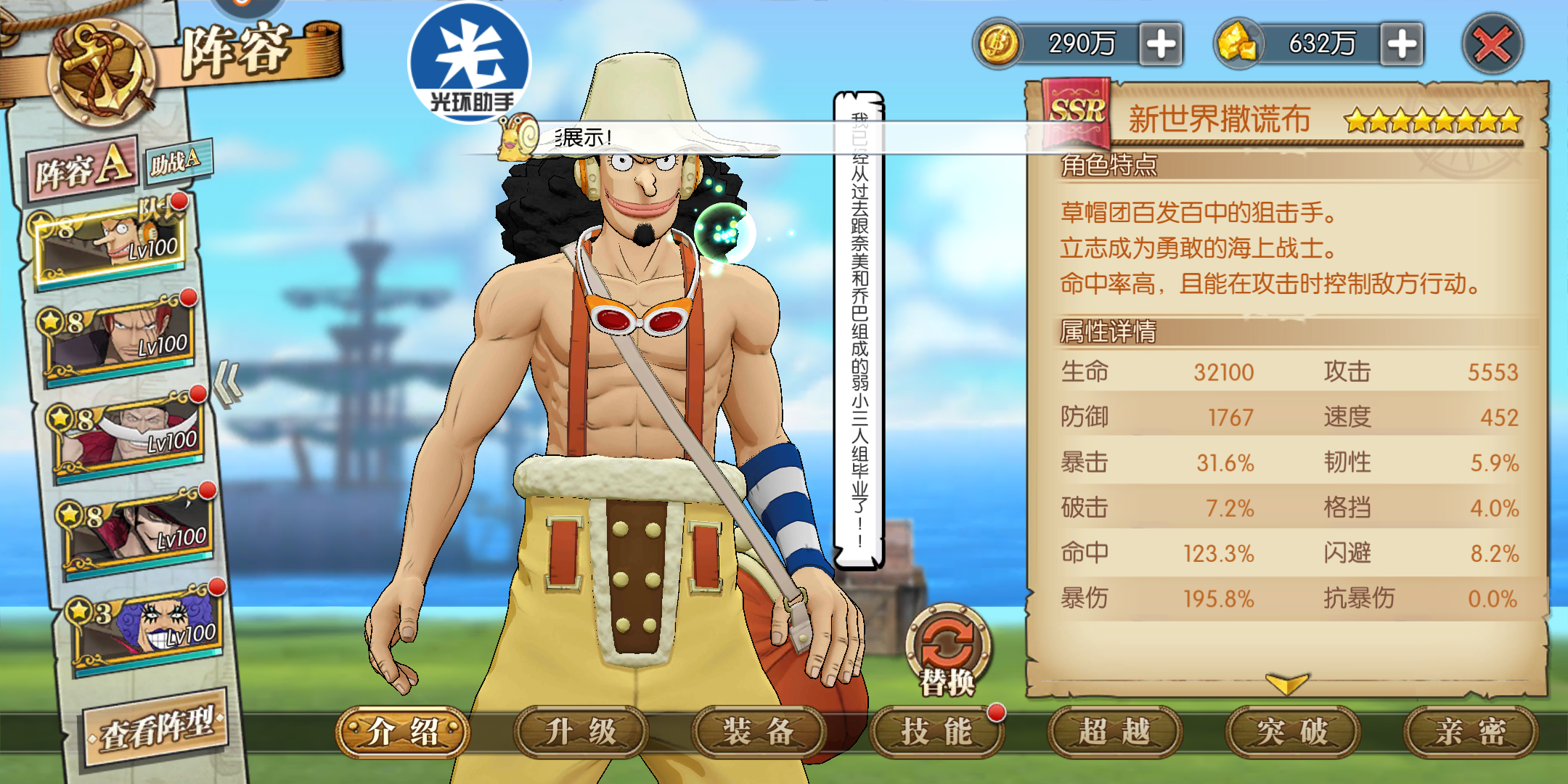1568x784 pixels.
Task: Add more gold coins with the plus button
Action: 1161,44
